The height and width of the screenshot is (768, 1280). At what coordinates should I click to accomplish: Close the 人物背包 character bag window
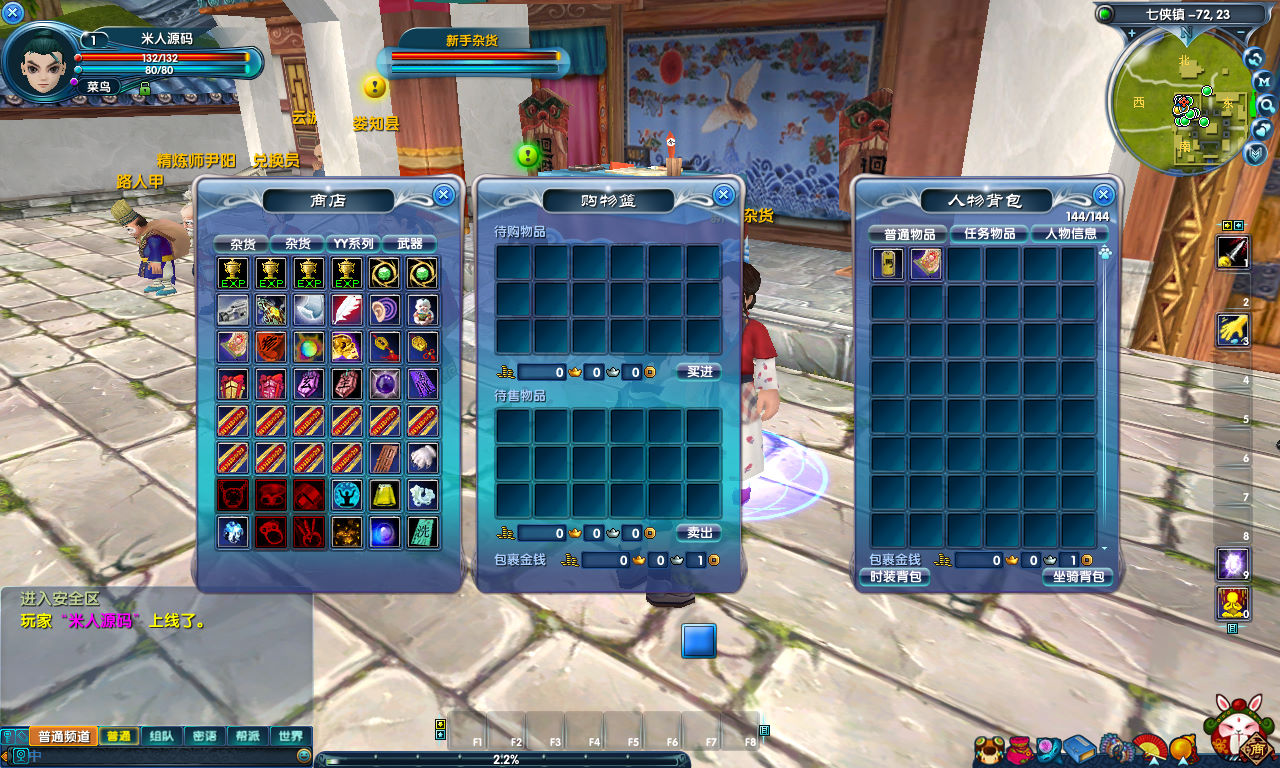(1103, 195)
